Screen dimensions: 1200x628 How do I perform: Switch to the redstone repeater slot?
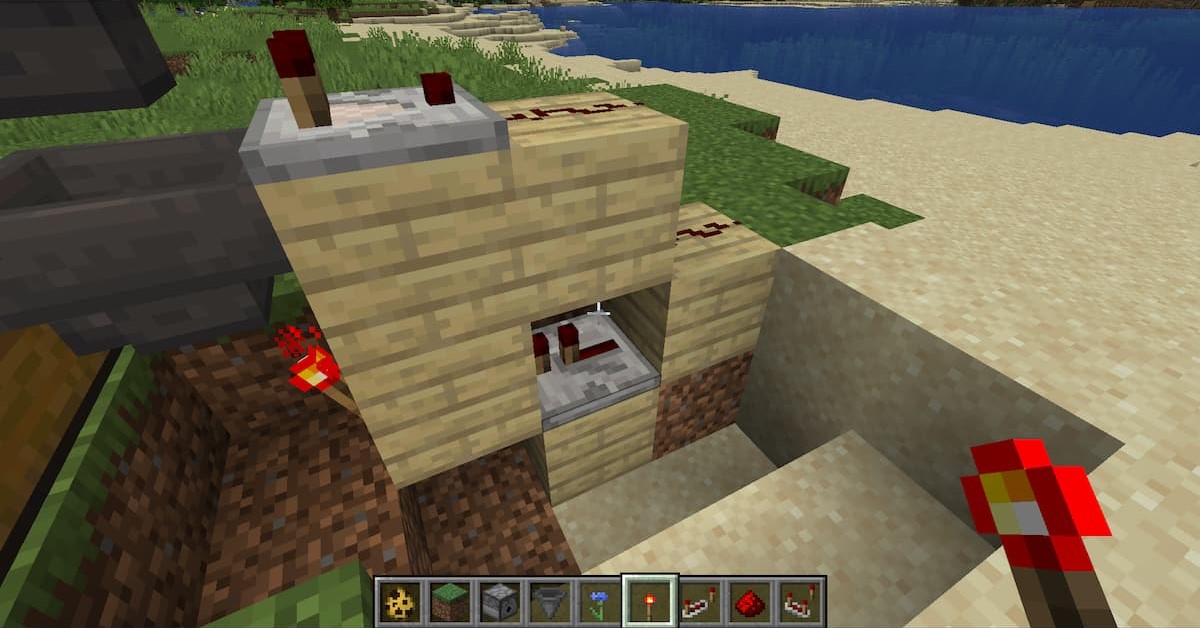(700, 602)
